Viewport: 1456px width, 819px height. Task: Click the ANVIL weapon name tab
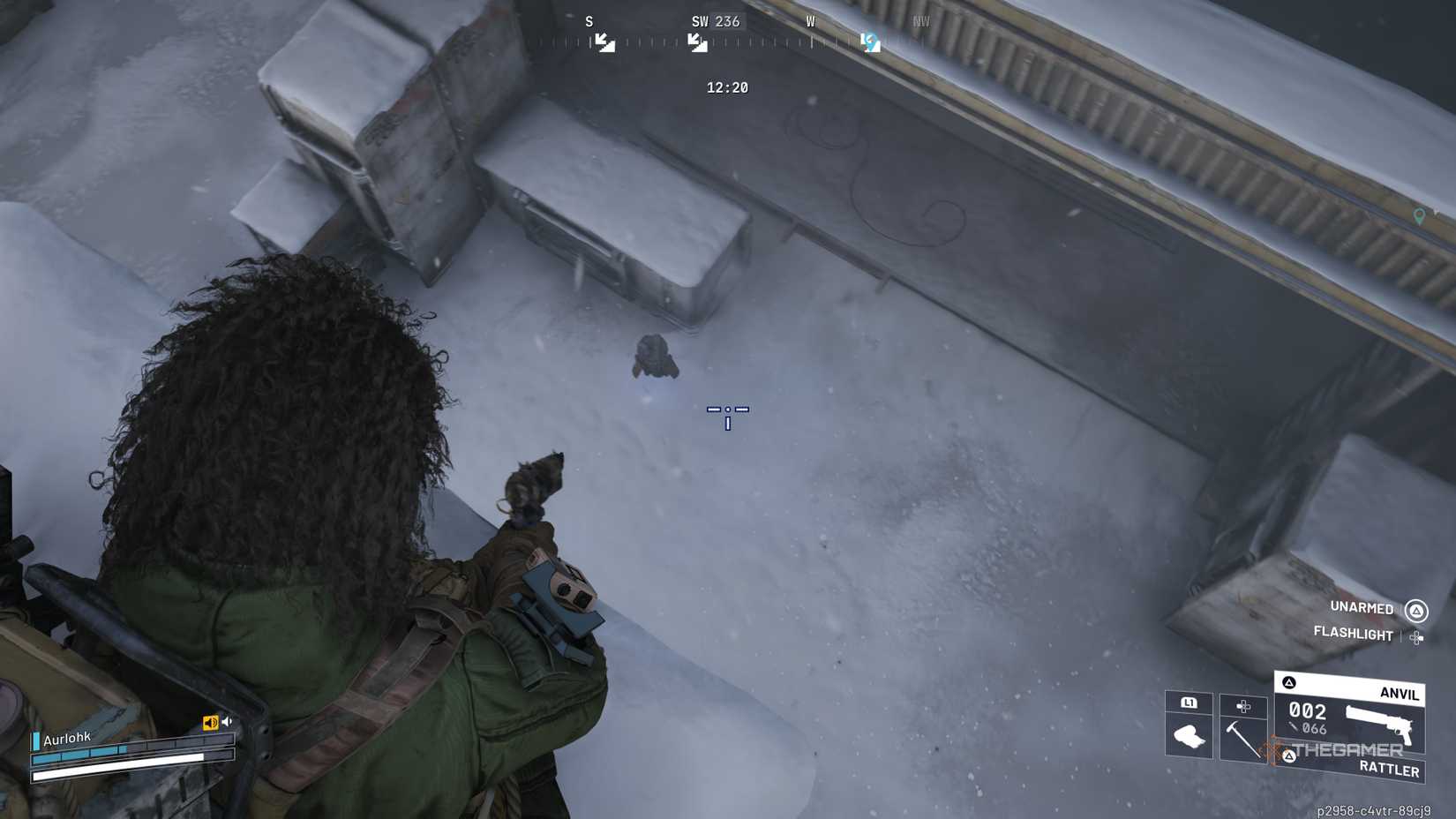point(1400,694)
